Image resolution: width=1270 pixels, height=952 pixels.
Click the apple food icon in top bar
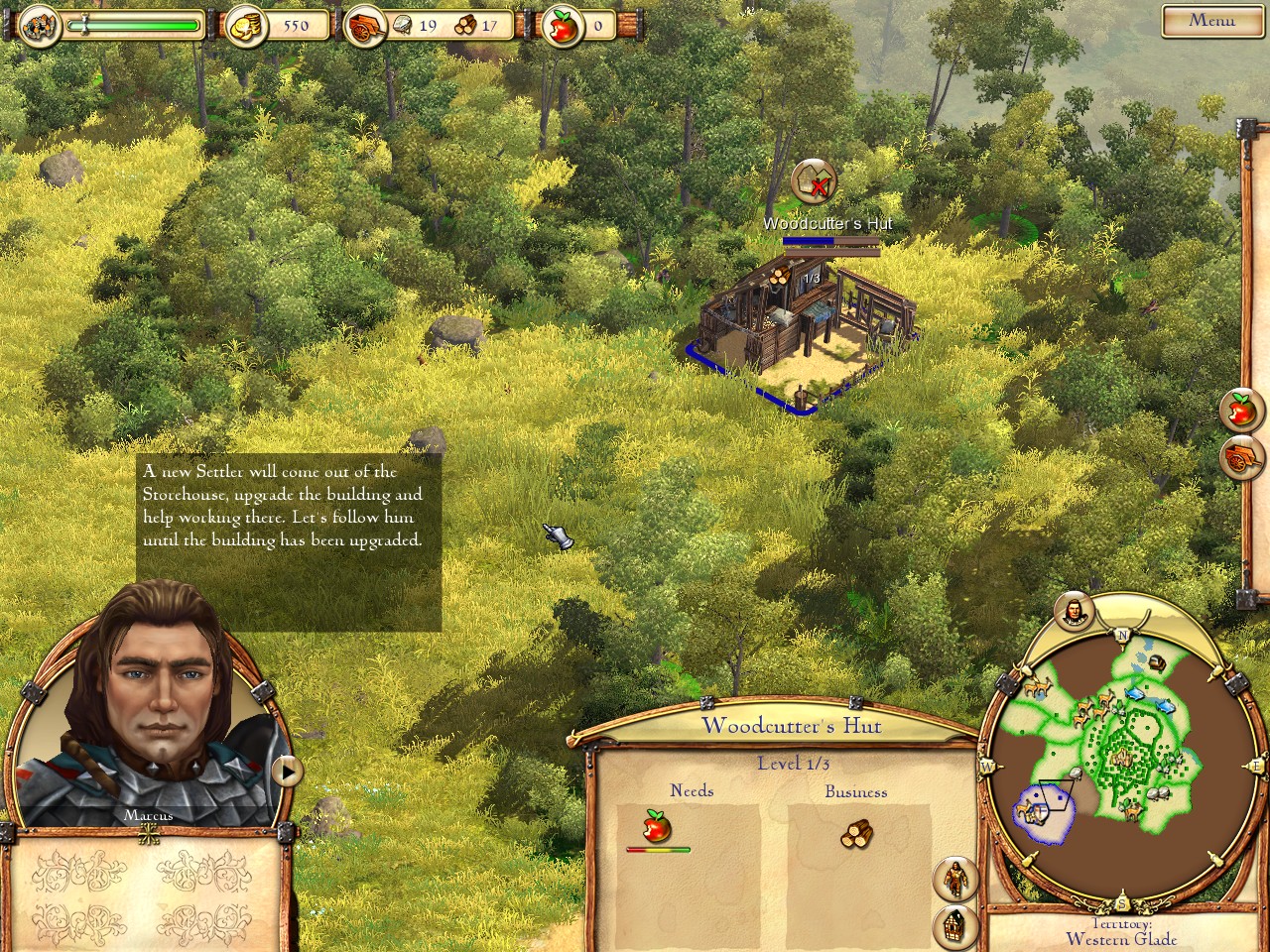tap(564, 27)
